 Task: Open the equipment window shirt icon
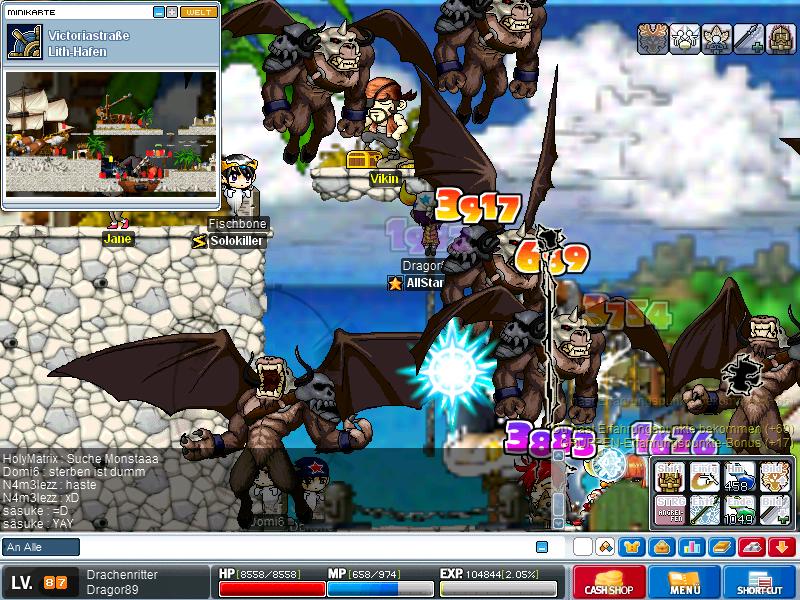pos(632,547)
